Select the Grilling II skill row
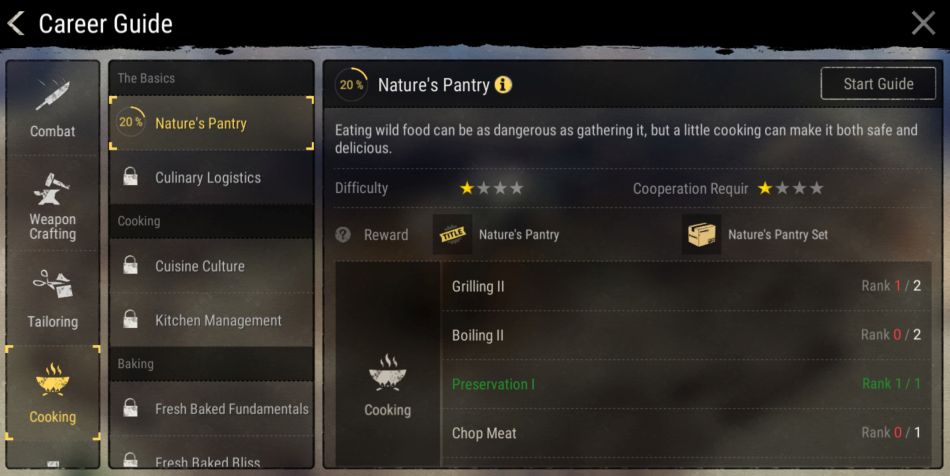950x476 pixels. pos(685,286)
